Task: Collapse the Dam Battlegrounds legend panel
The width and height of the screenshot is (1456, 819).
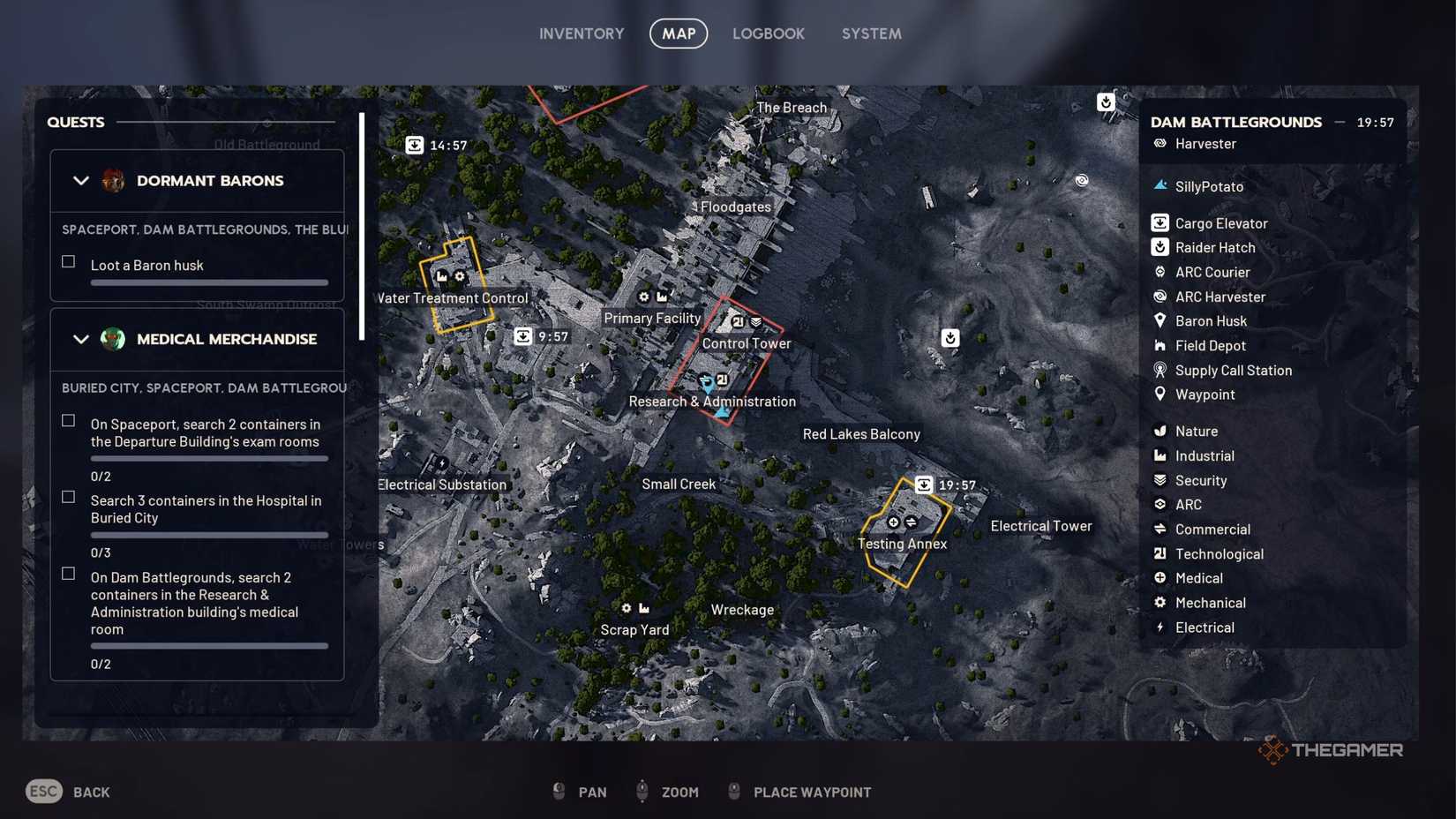Action: tap(1339, 123)
